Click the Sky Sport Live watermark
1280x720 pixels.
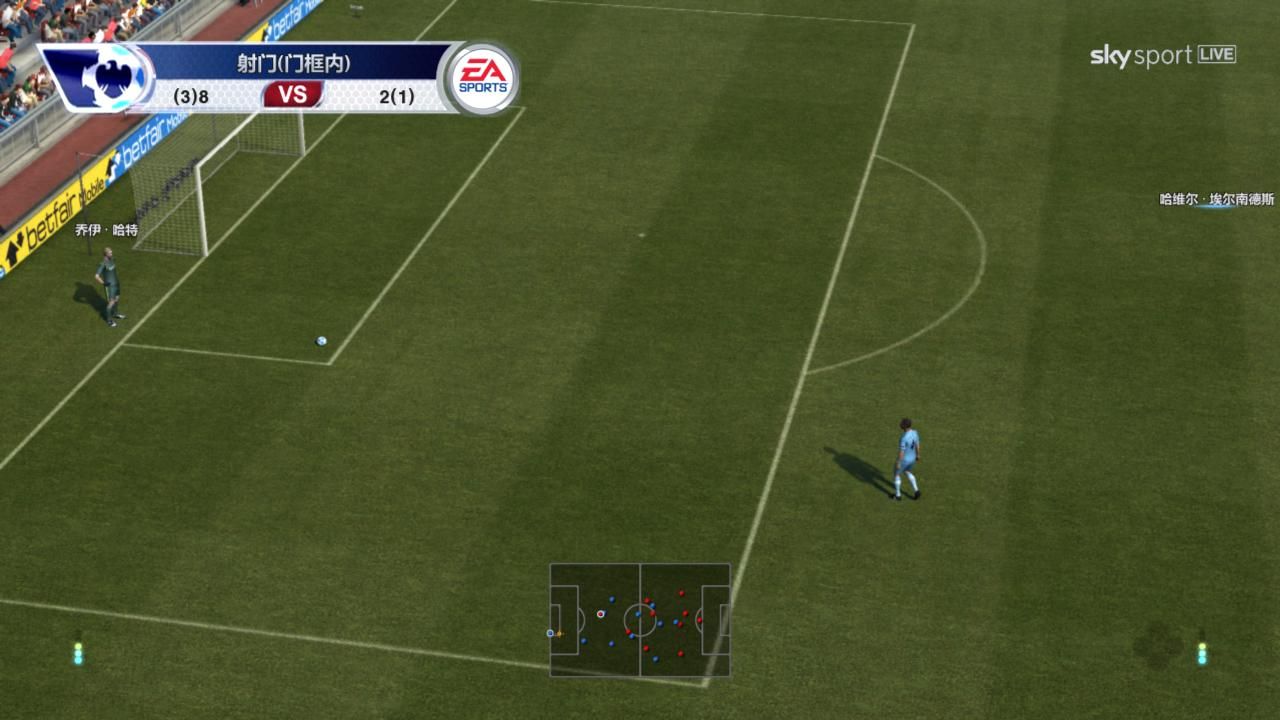pyautogui.click(x=1162, y=56)
